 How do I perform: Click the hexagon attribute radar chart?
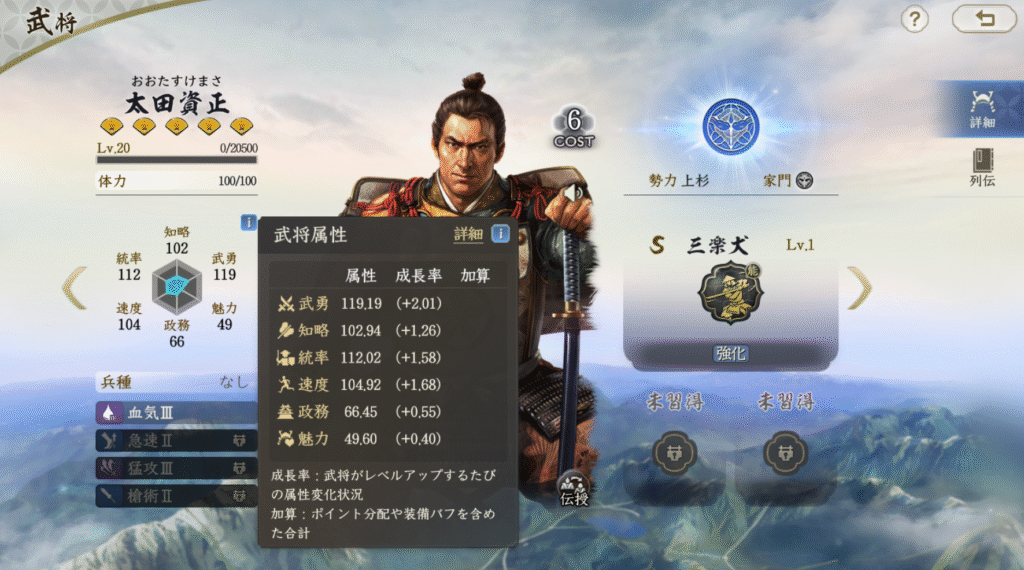click(176, 288)
